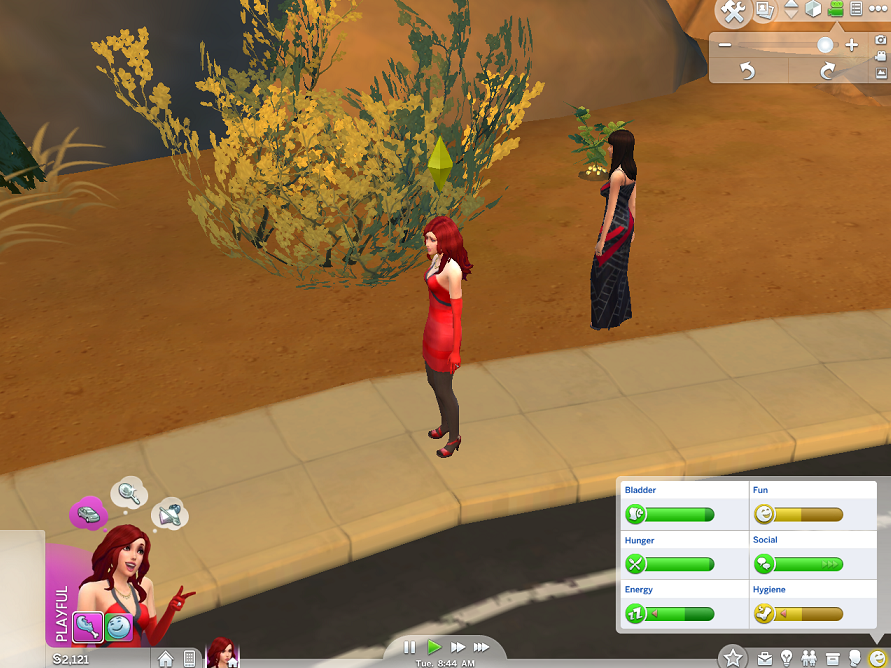Set game speed to fast forward
The height and width of the screenshot is (668, 891).
pos(458,648)
